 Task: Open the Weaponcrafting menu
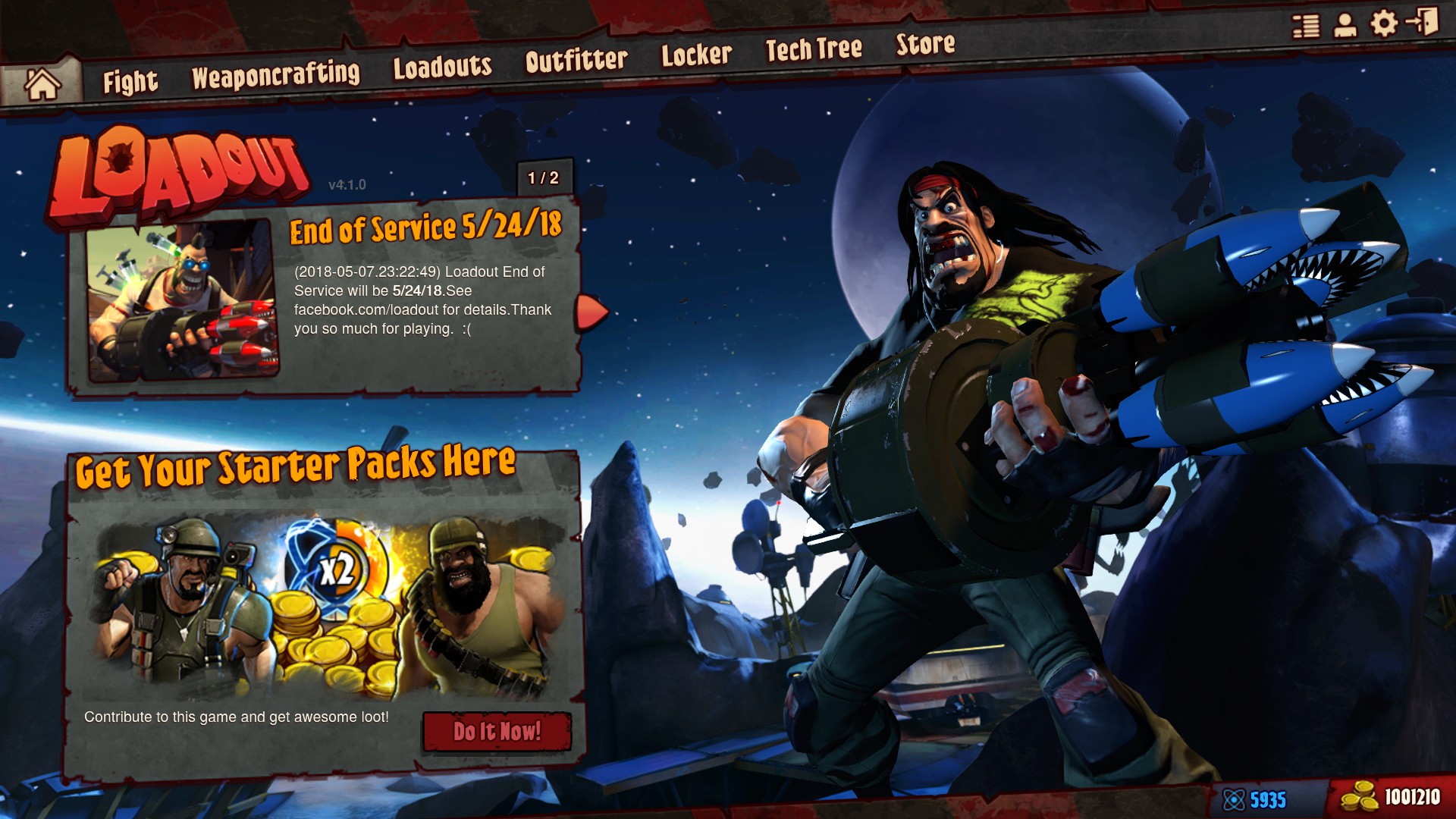tap(278, 74)
